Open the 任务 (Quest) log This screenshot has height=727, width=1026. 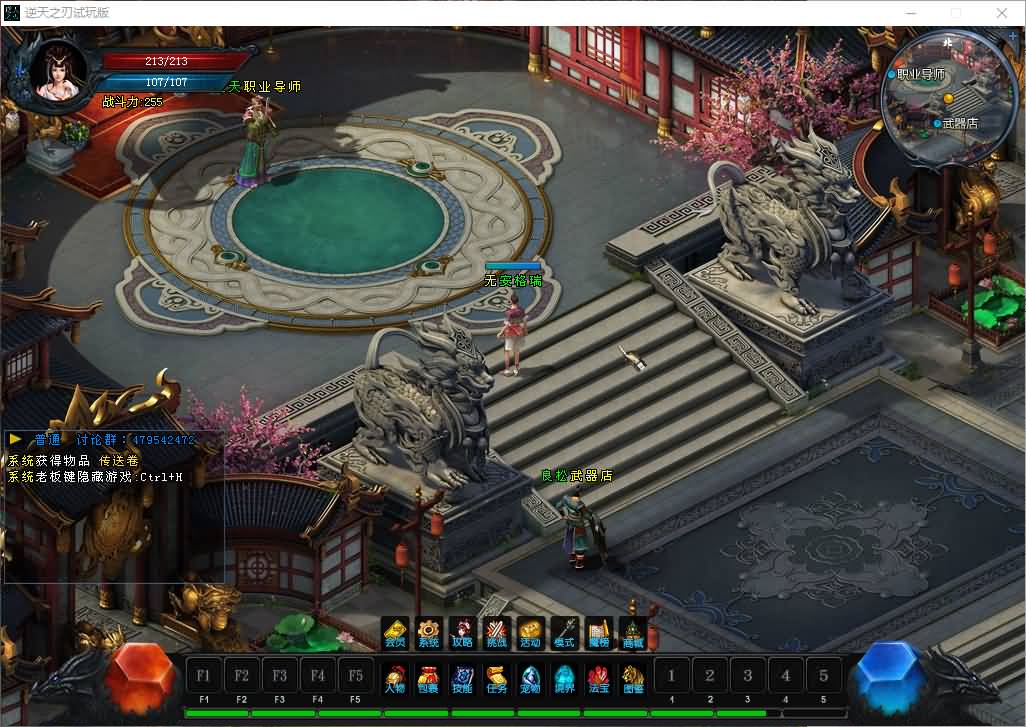point(496,679)
